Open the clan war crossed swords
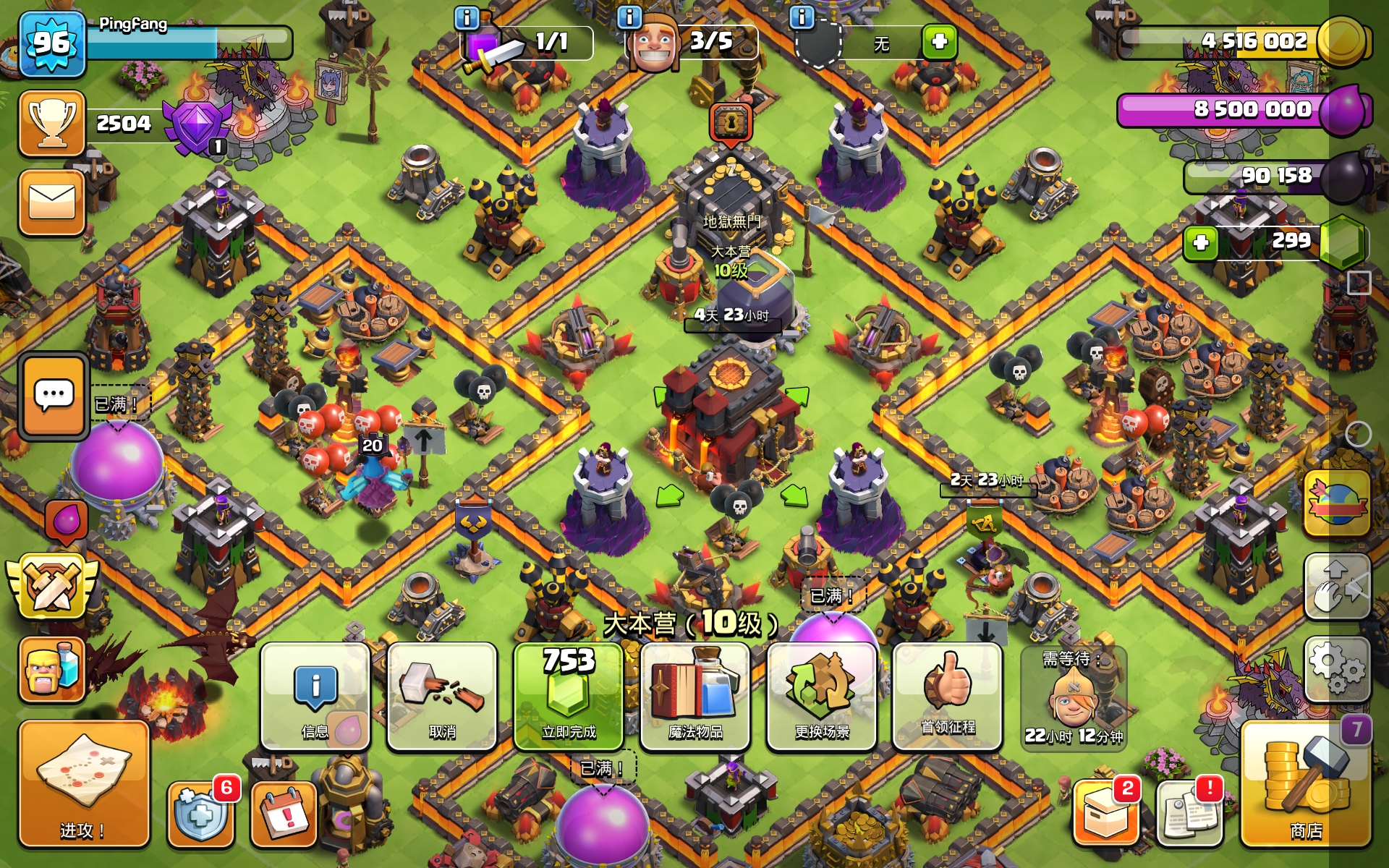This screenshot has width=1389, height=868. click(52, 586)
